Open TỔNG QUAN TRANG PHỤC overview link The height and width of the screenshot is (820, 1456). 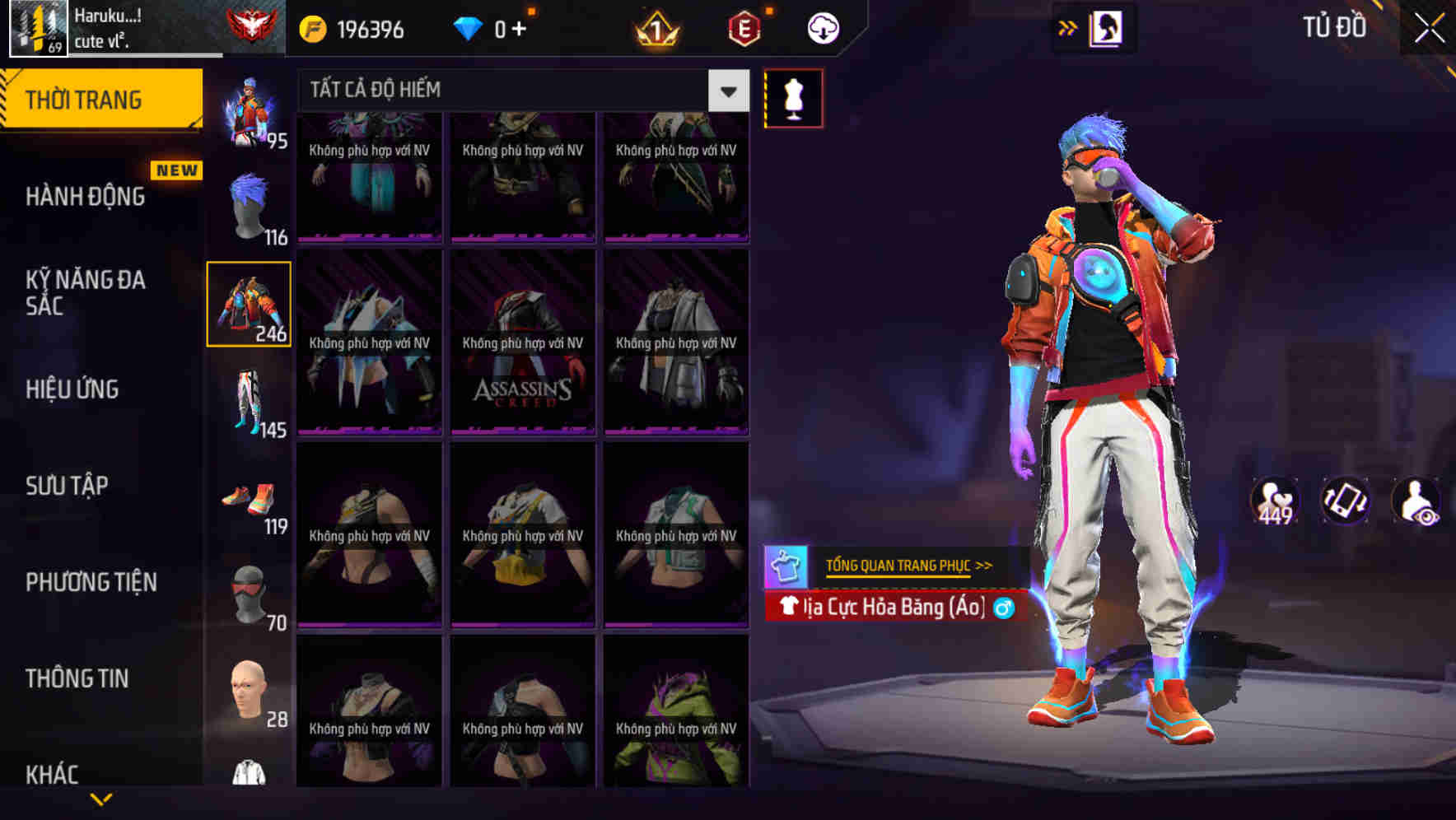pyautogui.click(x=906, y=565)
